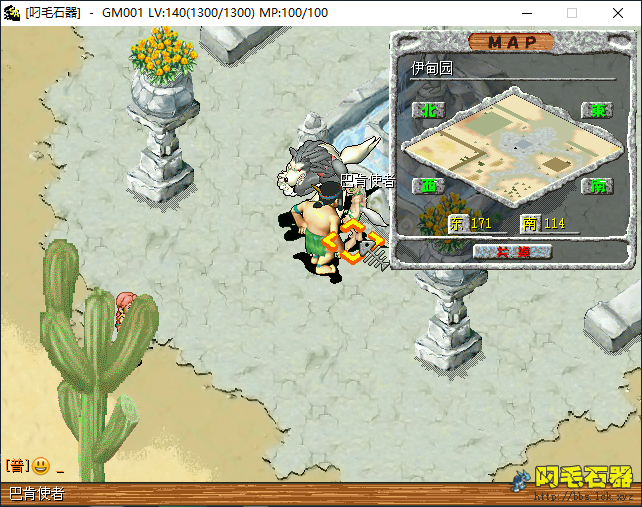The image size is (642, 507).
Task: Click the 東 (east) map button
Action: (598, 110)
